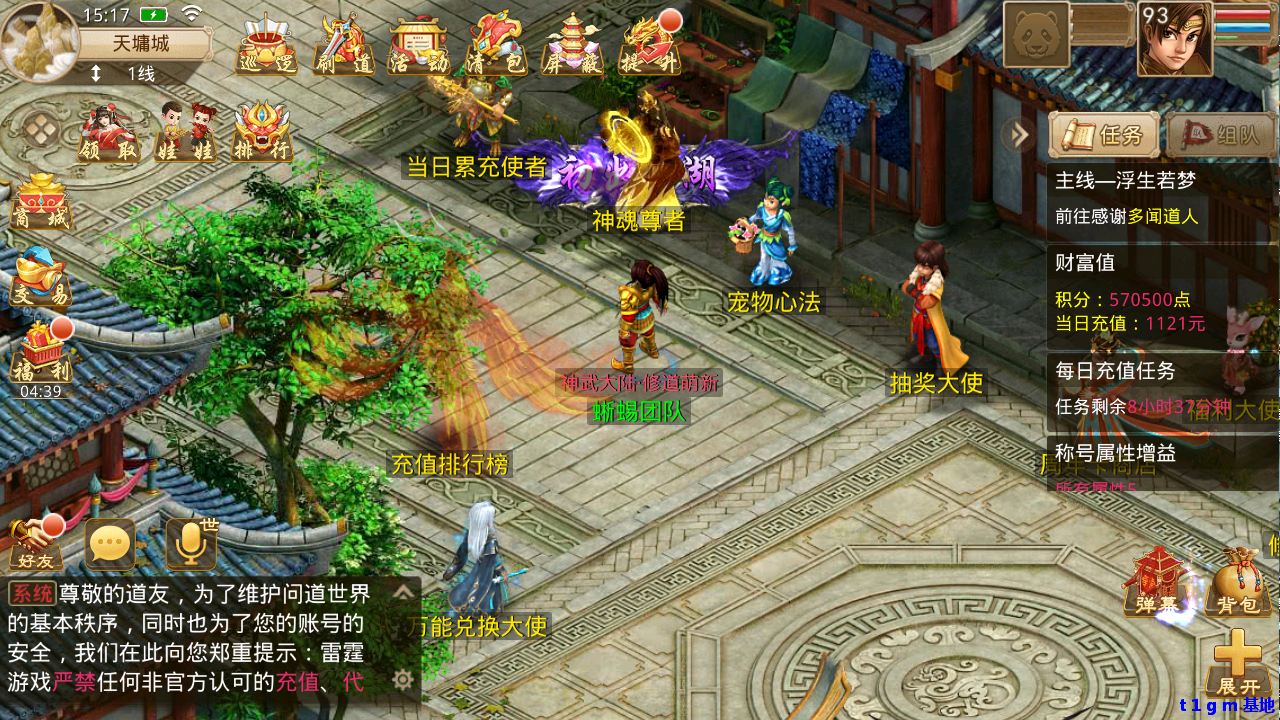Viewport: 1280px width, 720px height.
Task: Open the 清包 bag-cleaning icon
Action: pos(496,44)
